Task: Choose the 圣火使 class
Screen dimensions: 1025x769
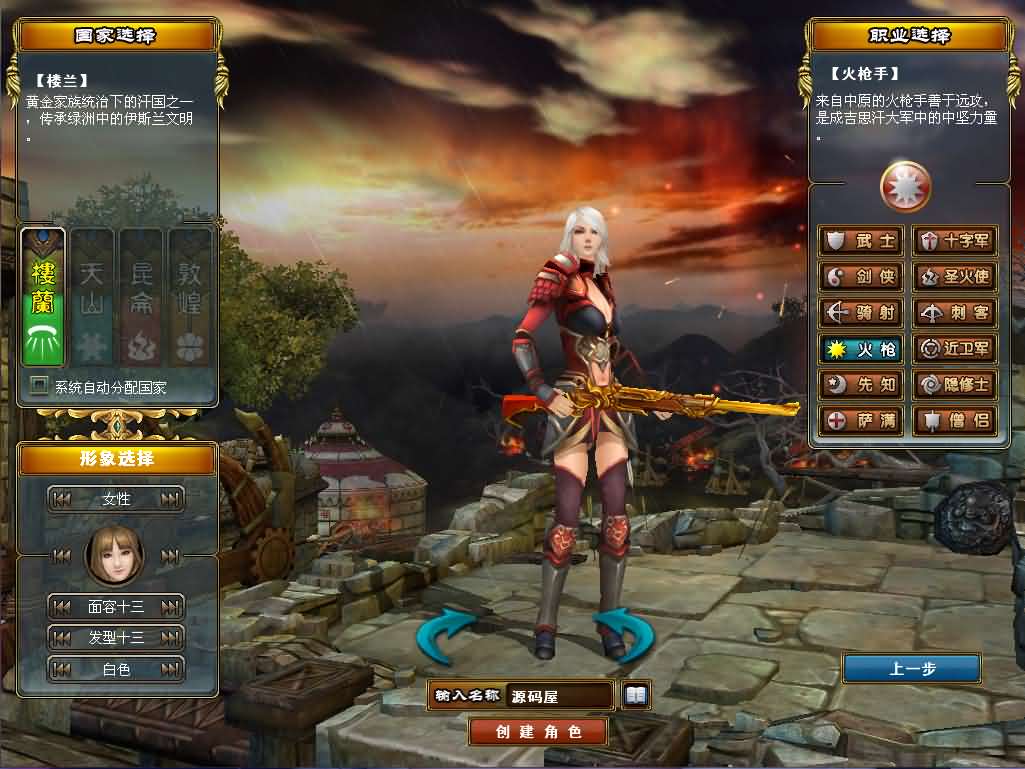Action: click(955, 277)
